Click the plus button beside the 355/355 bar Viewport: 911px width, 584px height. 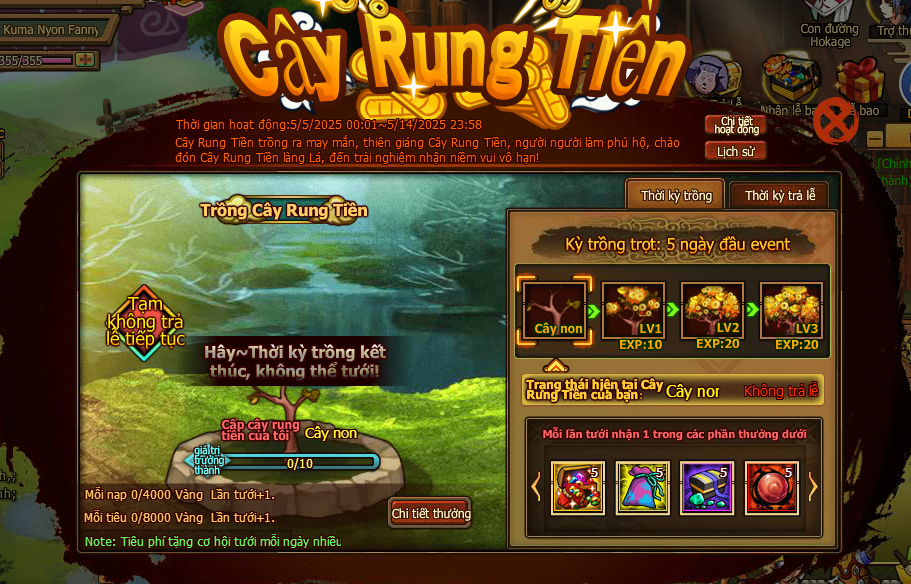84,60
